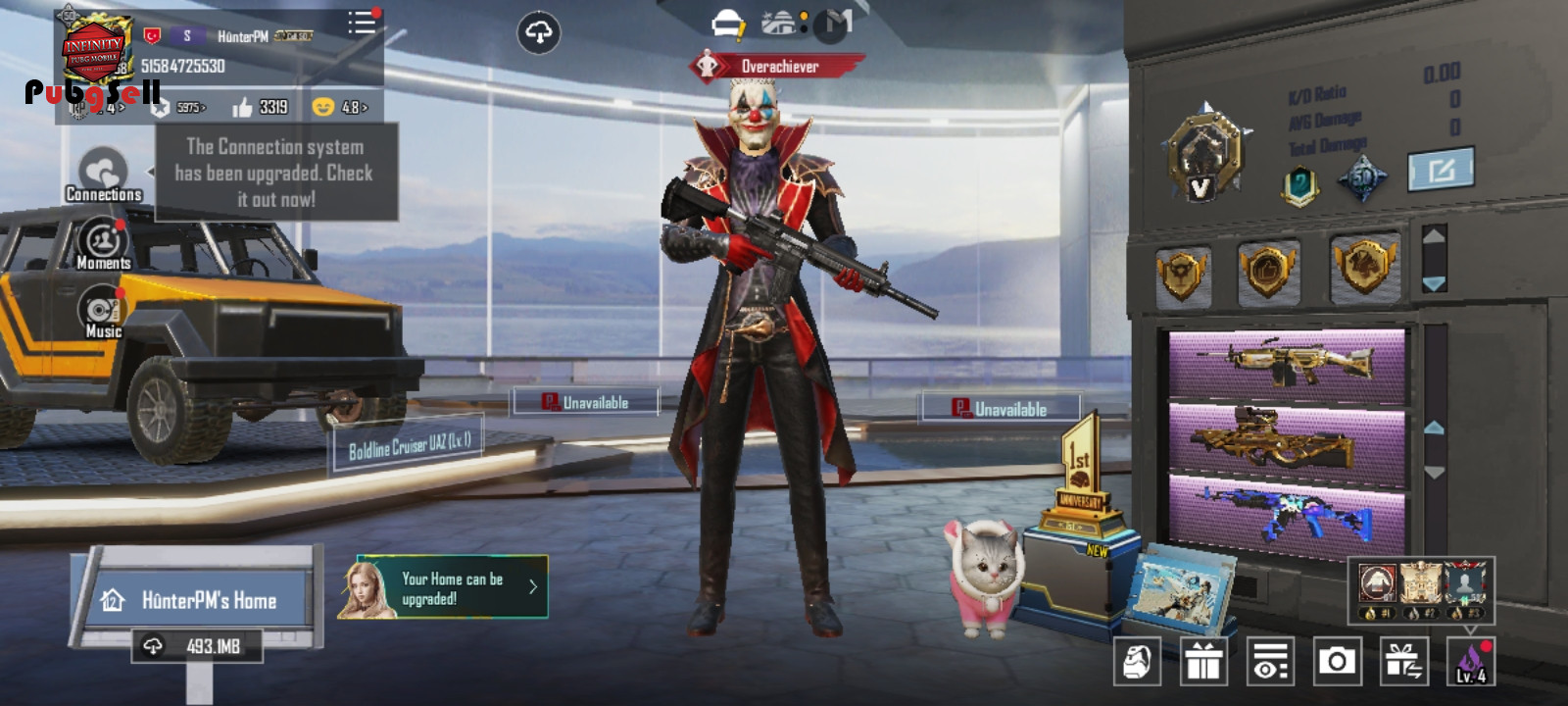
Task: Open the gift exchange icon
Action: tap(1403, 662)
